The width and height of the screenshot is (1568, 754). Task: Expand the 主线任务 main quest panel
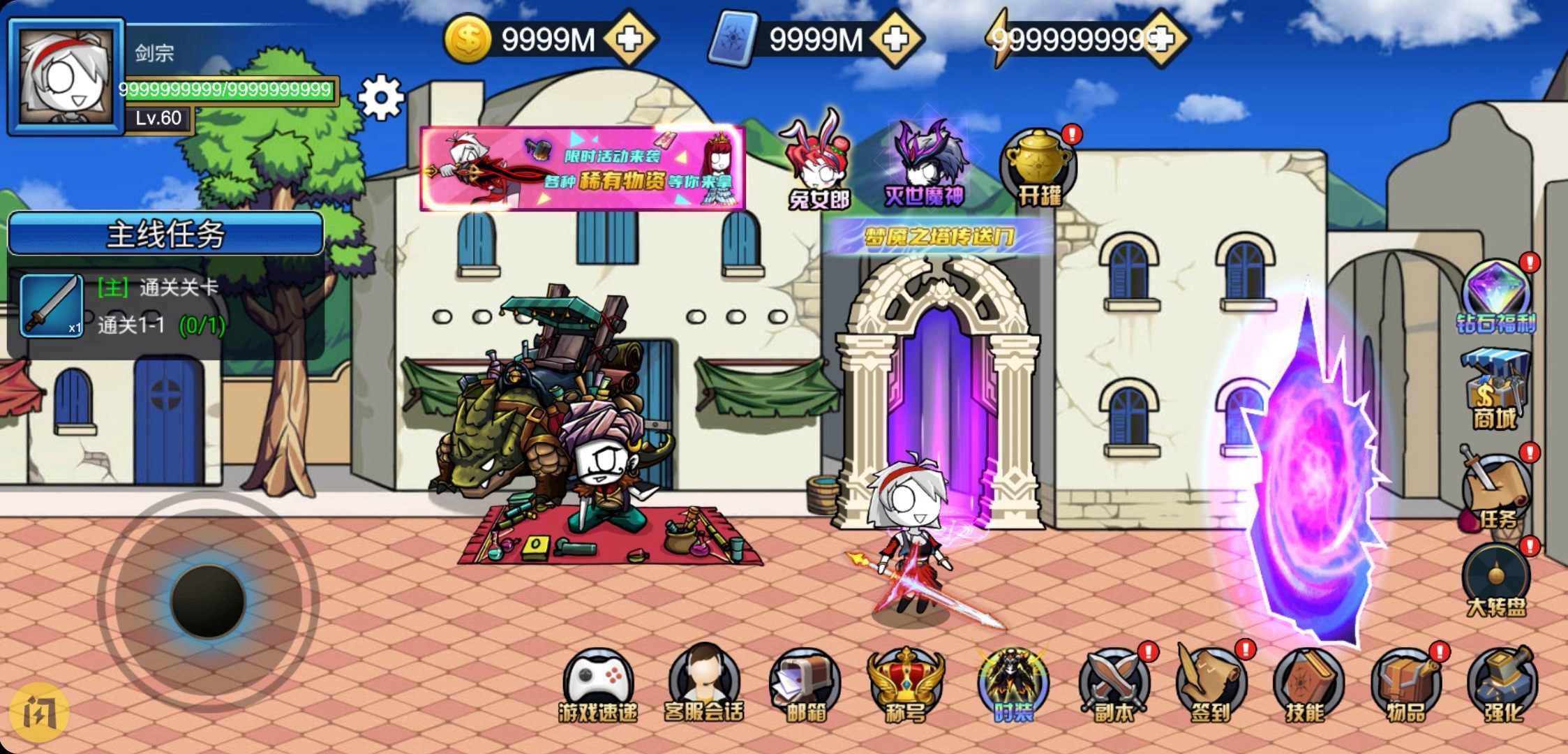tap(165, 234)
